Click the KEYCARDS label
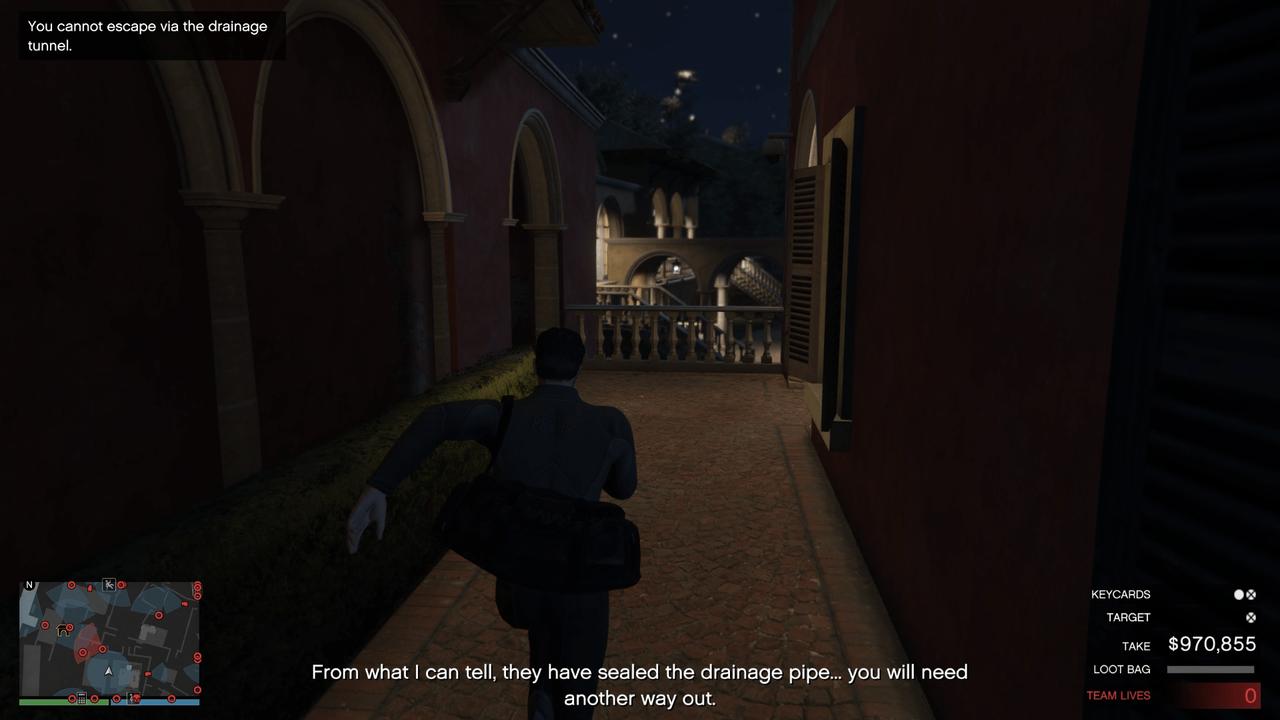Image resolution: width=1280 pixels, height=720 pixels. (1120, 594)
